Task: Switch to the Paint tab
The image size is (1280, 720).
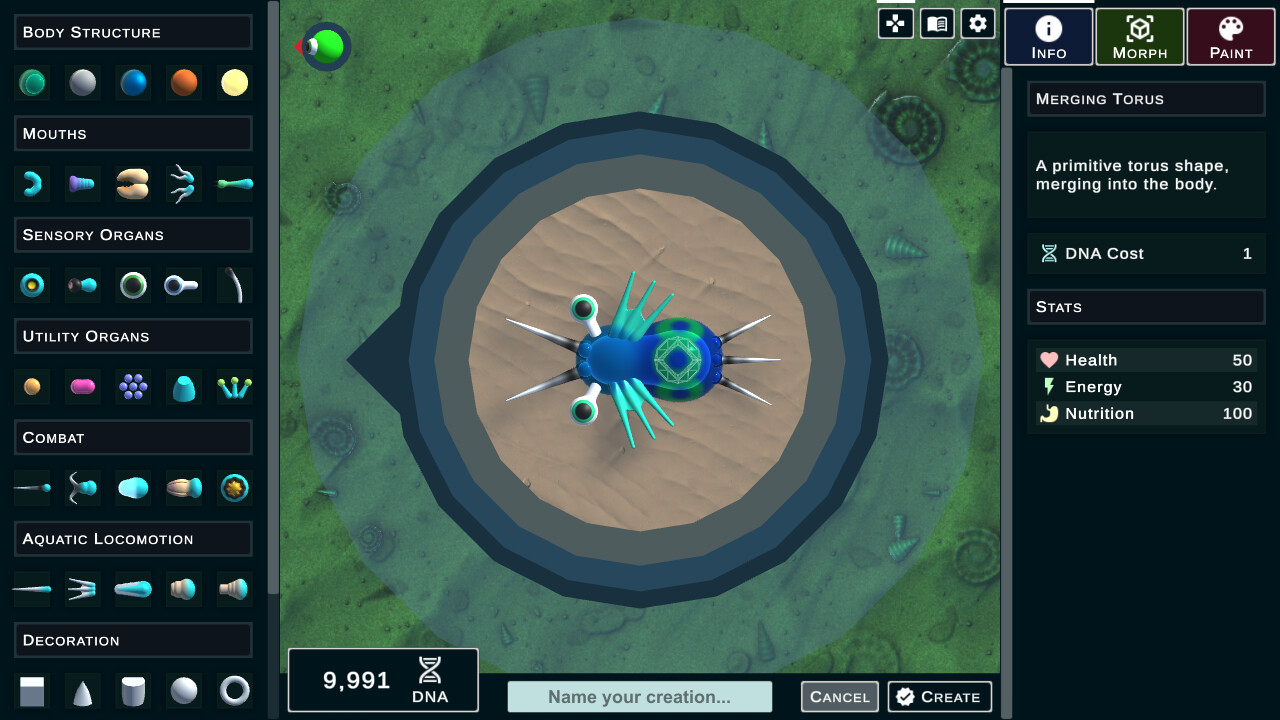Action: [x=1231, y=37]
